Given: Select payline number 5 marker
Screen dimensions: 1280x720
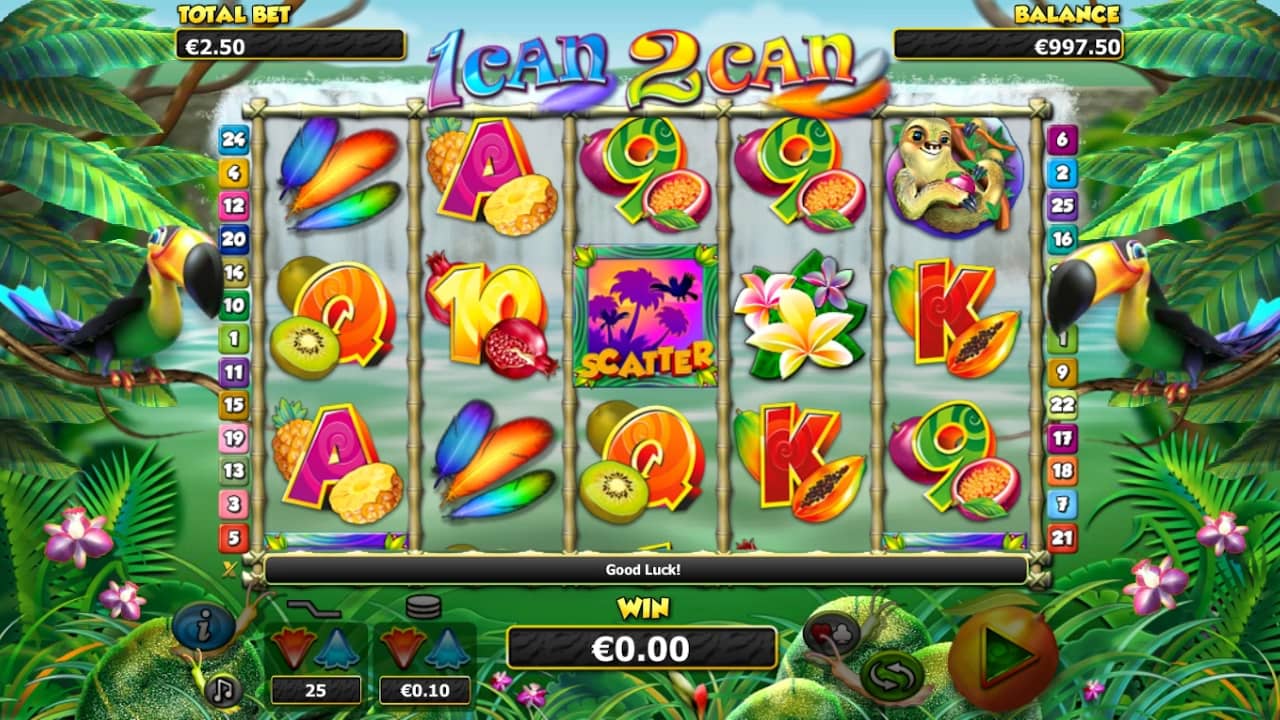Looking at the screenshot, I should click(233, 537).
